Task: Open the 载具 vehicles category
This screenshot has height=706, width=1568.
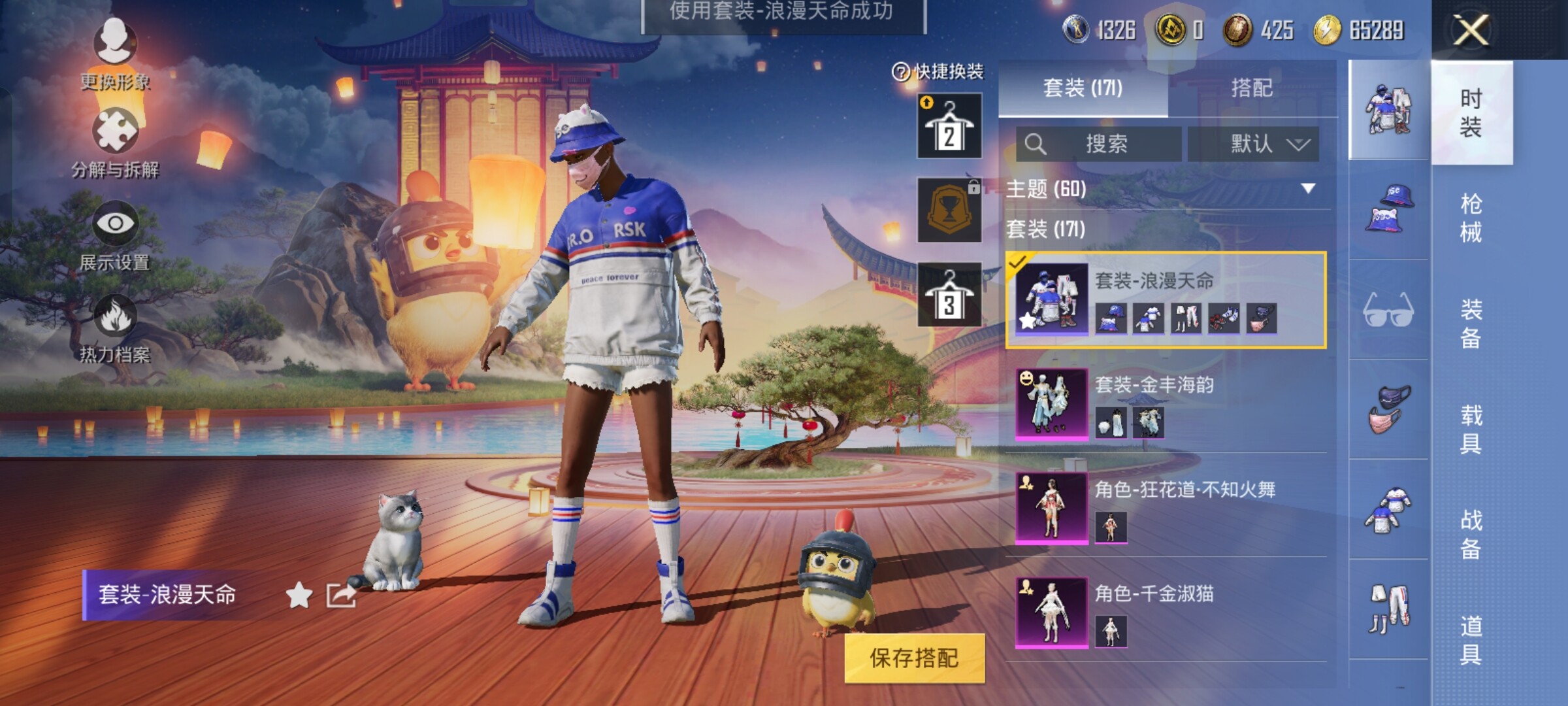Action: [x=1471, y=429]
